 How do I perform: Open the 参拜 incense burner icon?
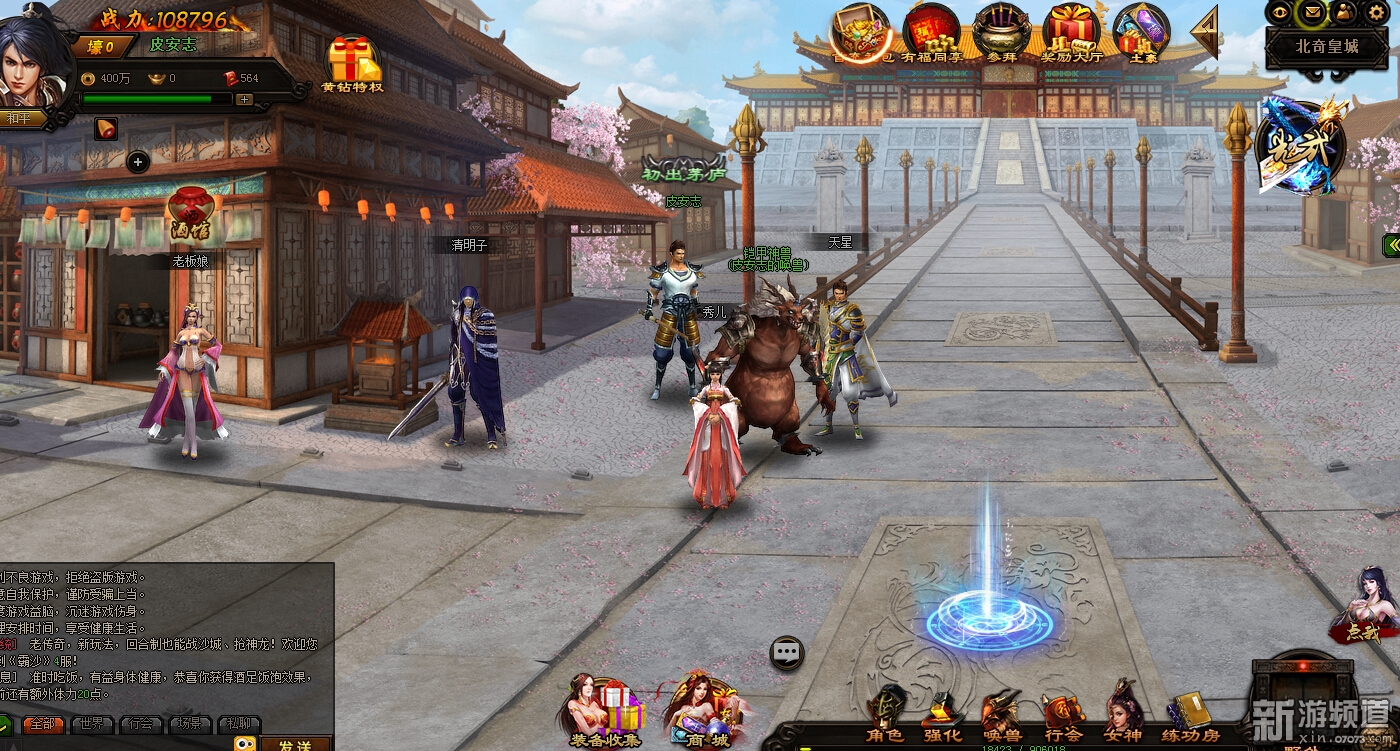tap(1001, 33)
